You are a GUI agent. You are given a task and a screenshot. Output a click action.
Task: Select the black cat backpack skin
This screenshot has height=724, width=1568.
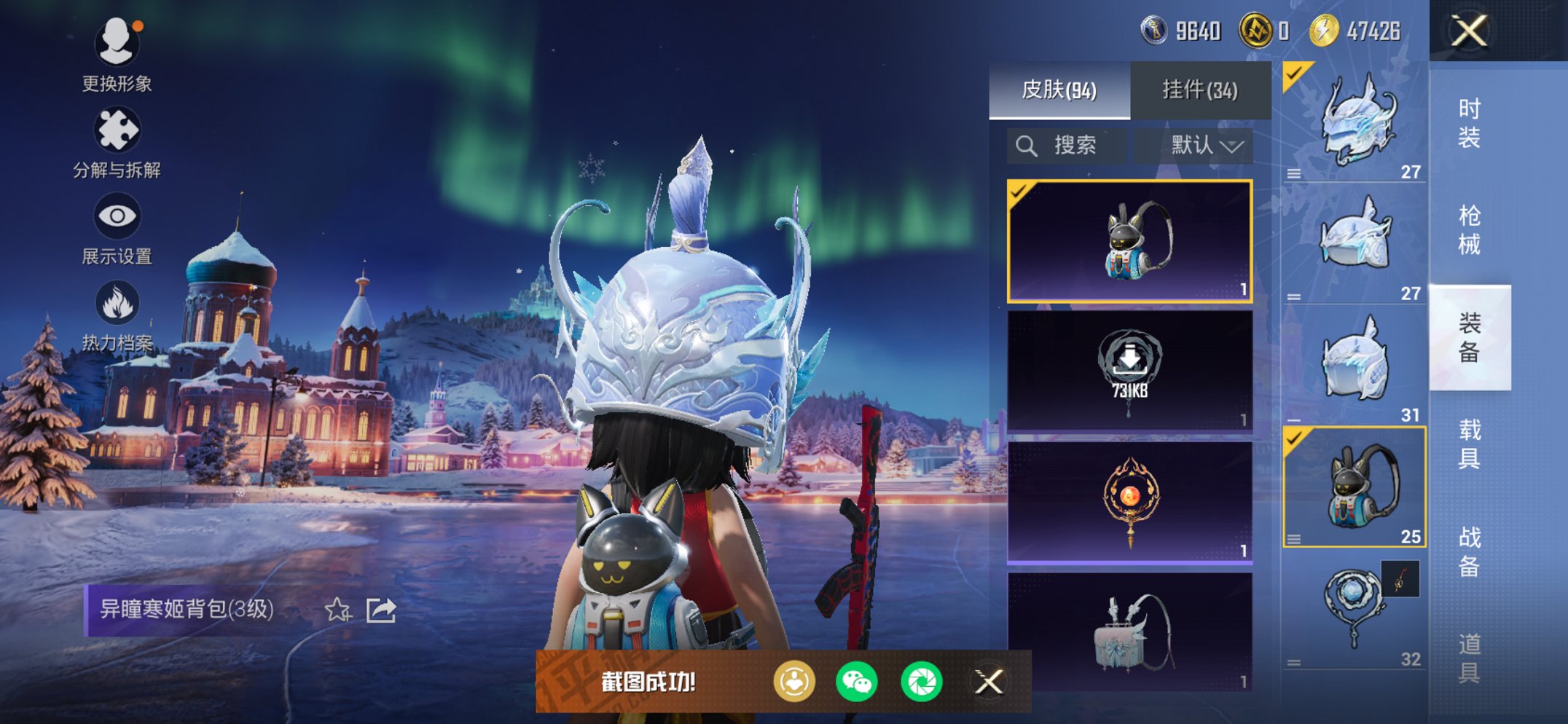[x=1129, y=241]
